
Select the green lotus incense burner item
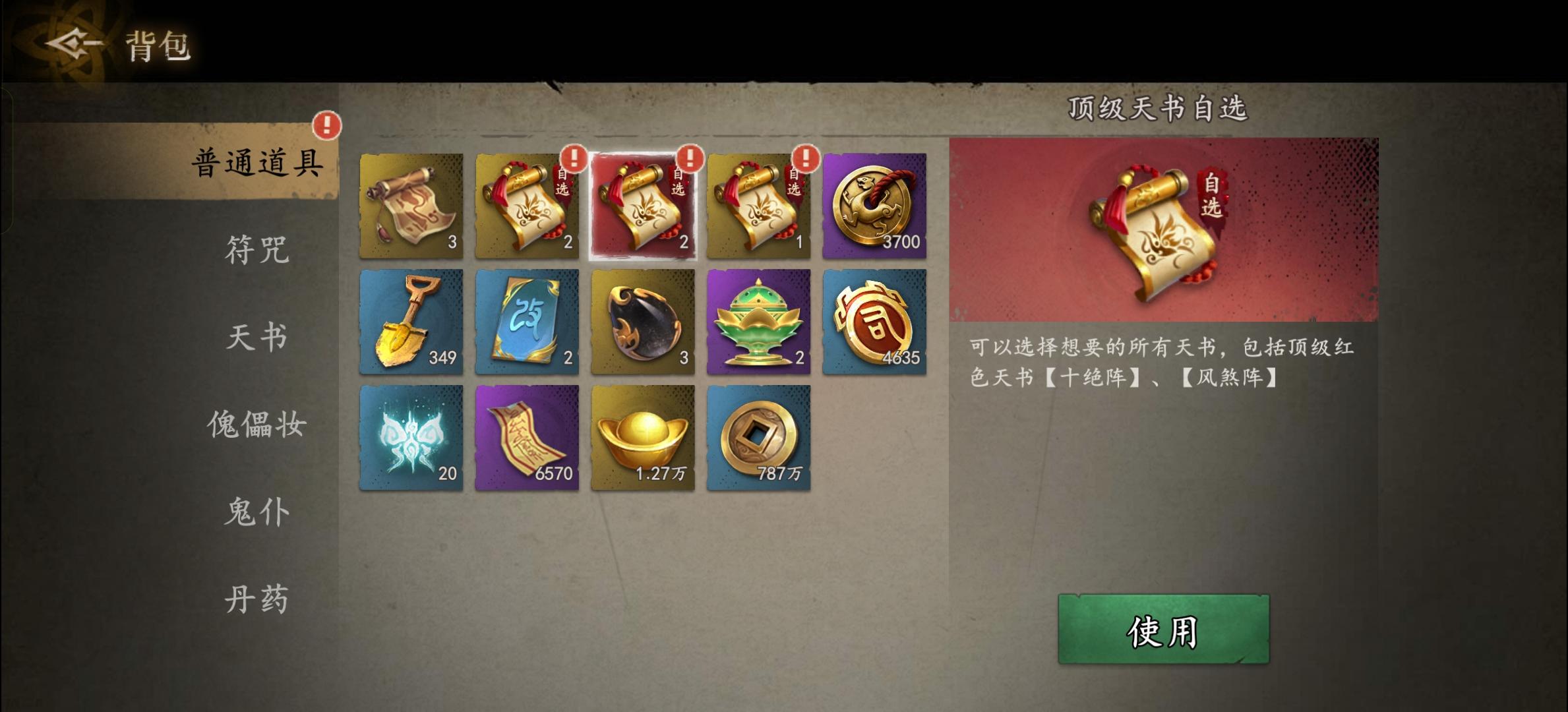pyautogui.click(x=759, y=322)
